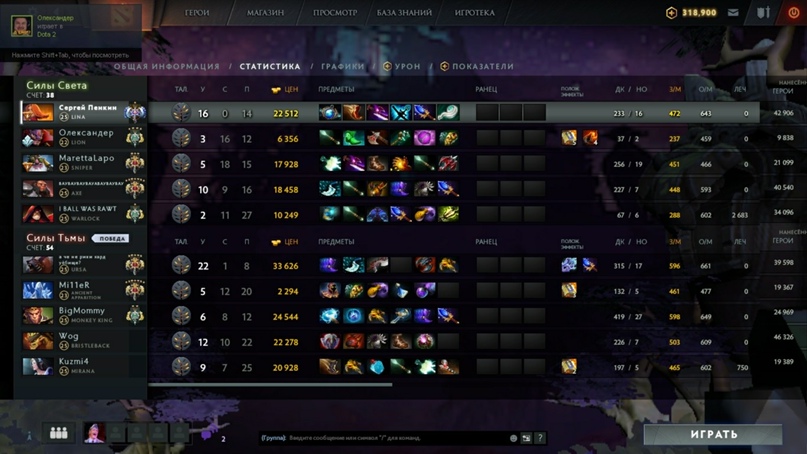Select MarettaLapo's Sniper player row
Screen dimensions: 807x454
(x=84, y=163)
